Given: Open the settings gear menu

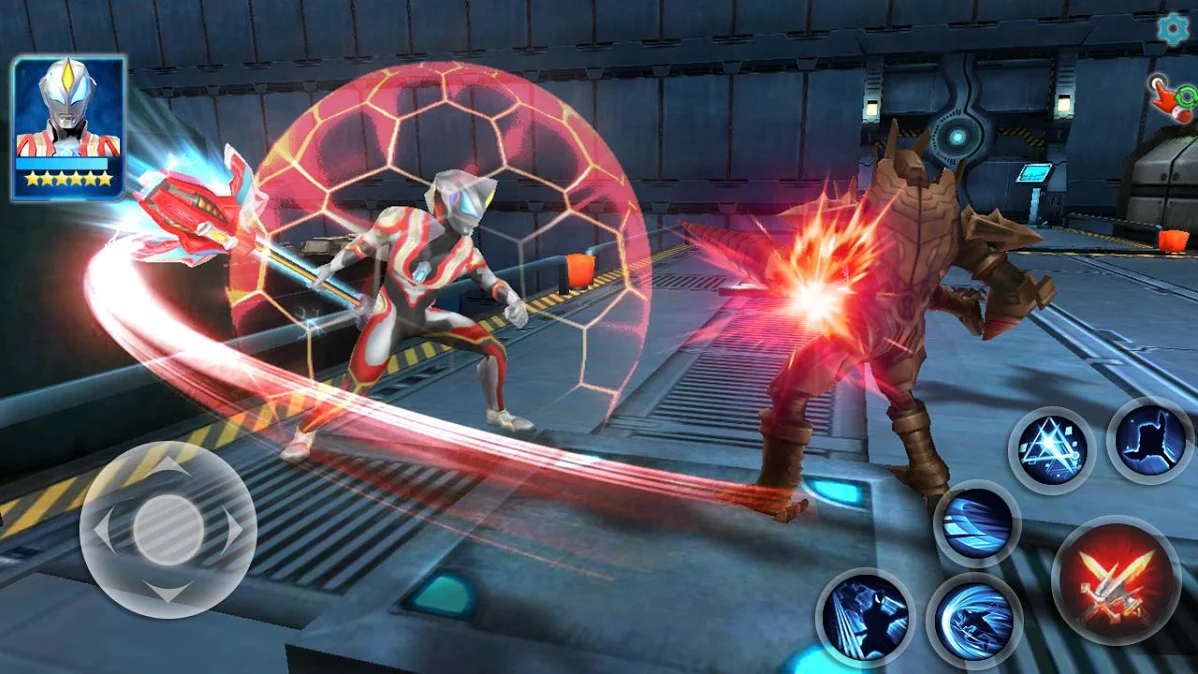Looking at the screenshot, I should click(x=1173, y=30).
